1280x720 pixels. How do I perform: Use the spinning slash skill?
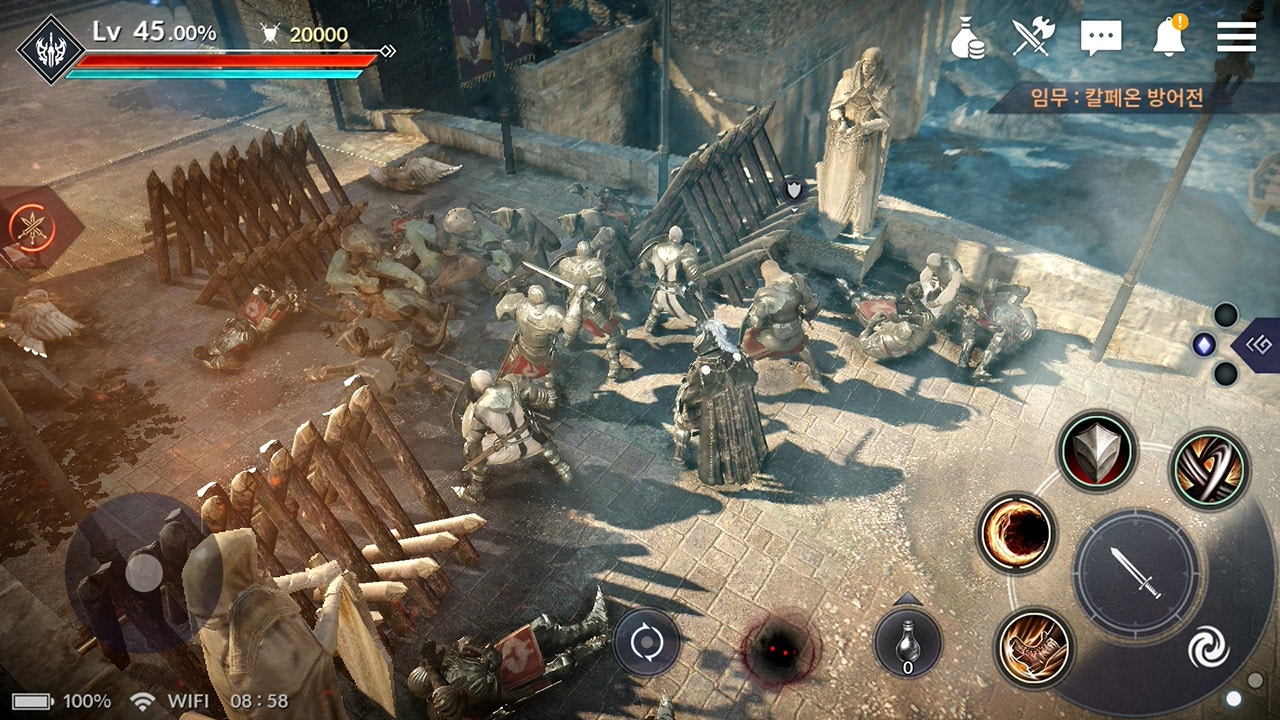[1209, 468]
